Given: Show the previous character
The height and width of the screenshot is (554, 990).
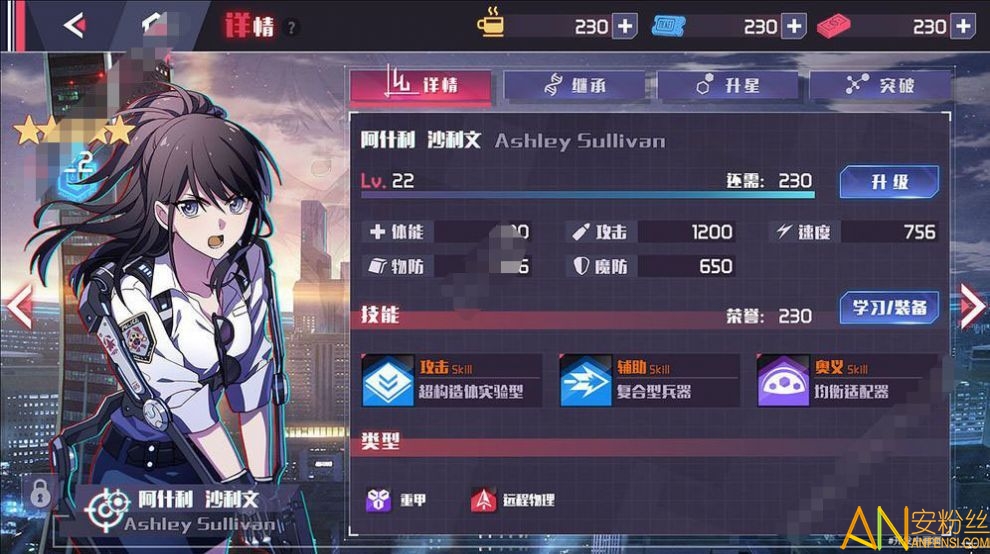Looking at the screenshot, I should tap(19, 307).
